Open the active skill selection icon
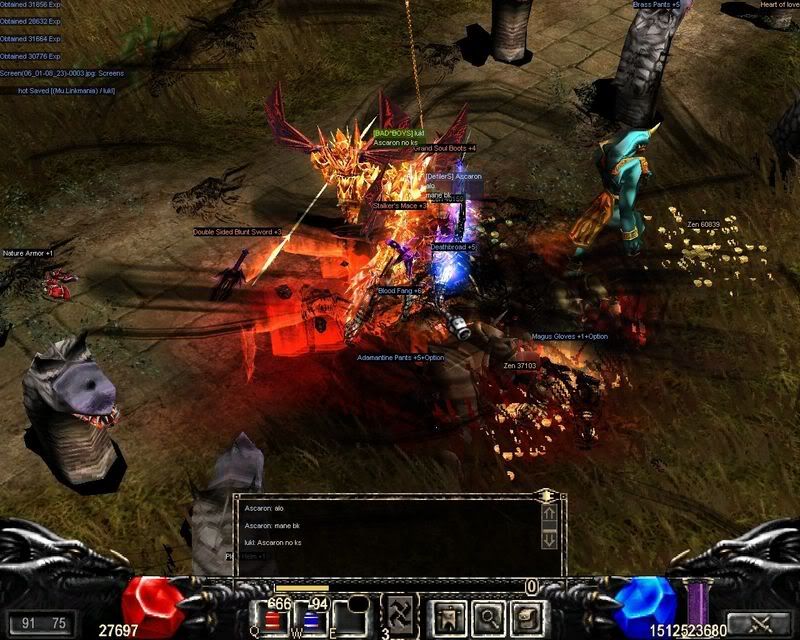The width and height of the screenshot is (800, 640). point(401,616)
